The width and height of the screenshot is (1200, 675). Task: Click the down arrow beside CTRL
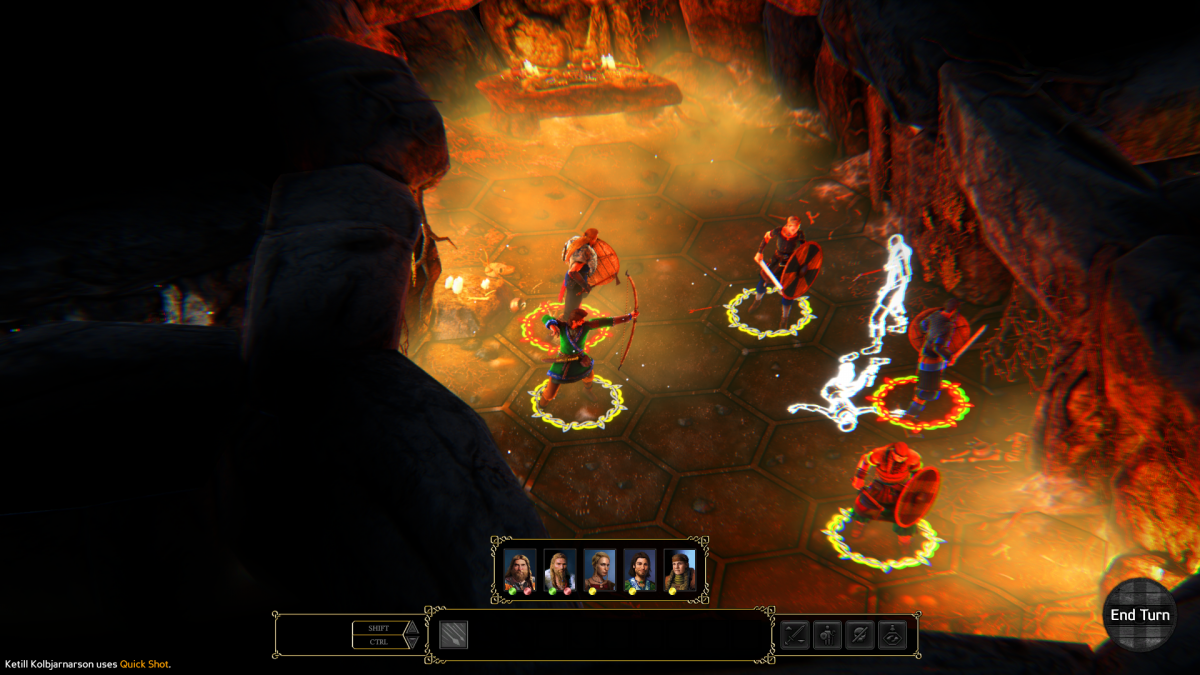tap(410, 642)
